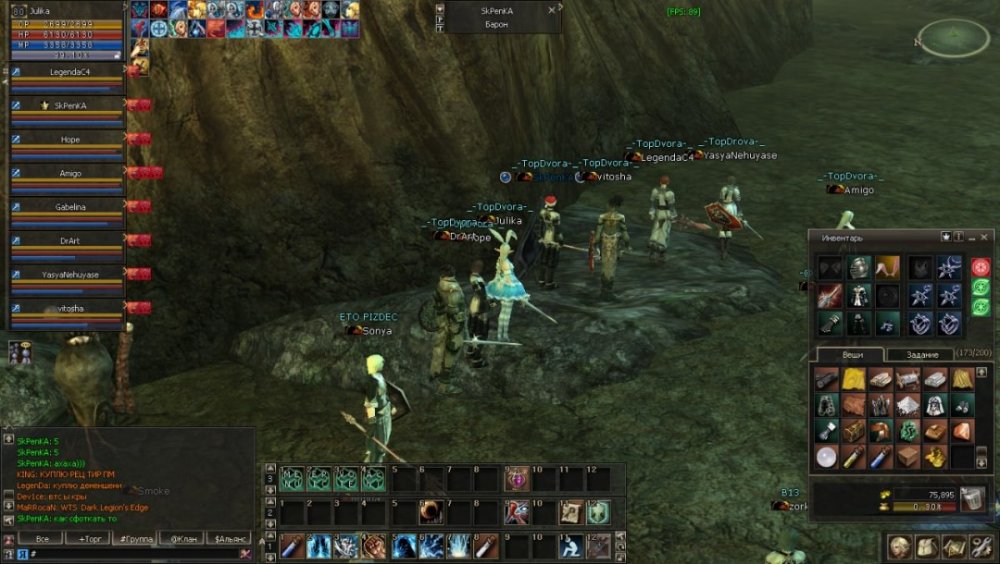Use the fist skill on the hotbar
Image resolution: width=1000 pixels, height=564 pixels.
point(374,546)
